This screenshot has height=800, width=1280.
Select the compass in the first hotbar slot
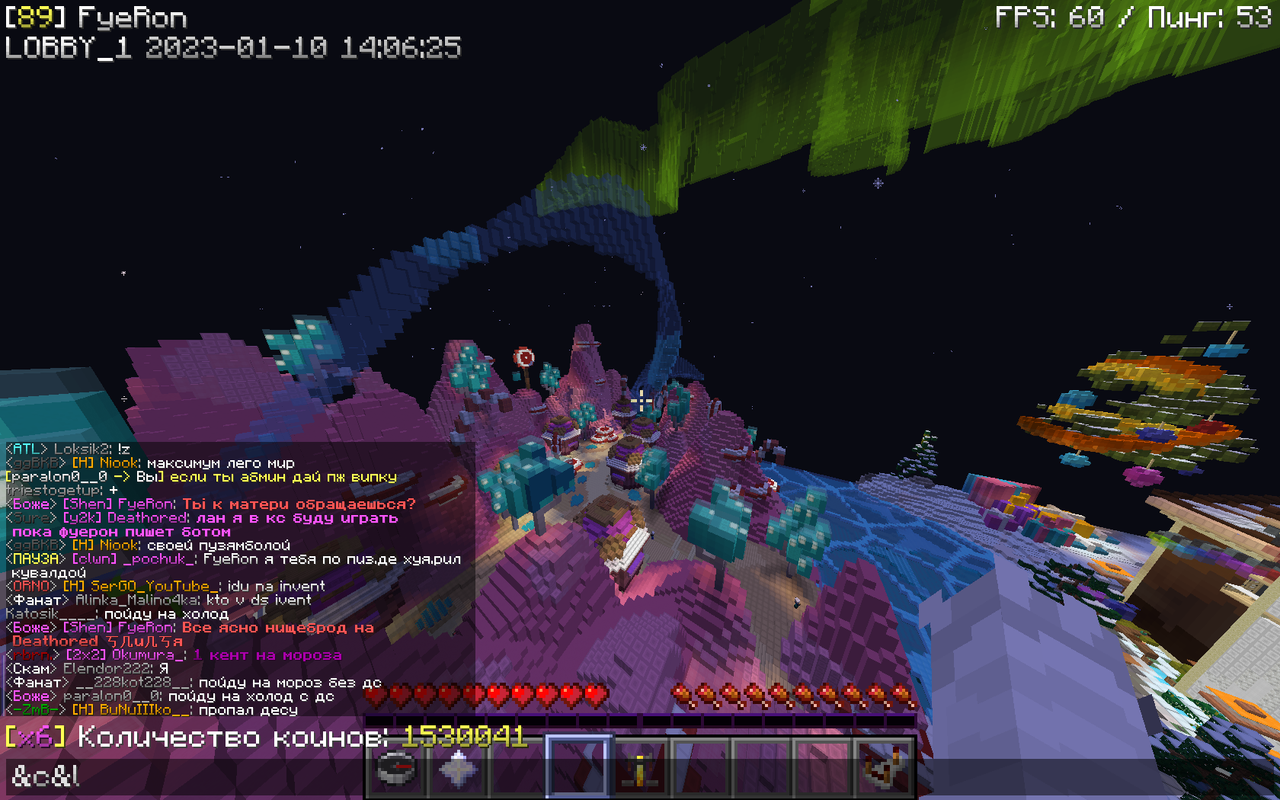click(397, 771)
